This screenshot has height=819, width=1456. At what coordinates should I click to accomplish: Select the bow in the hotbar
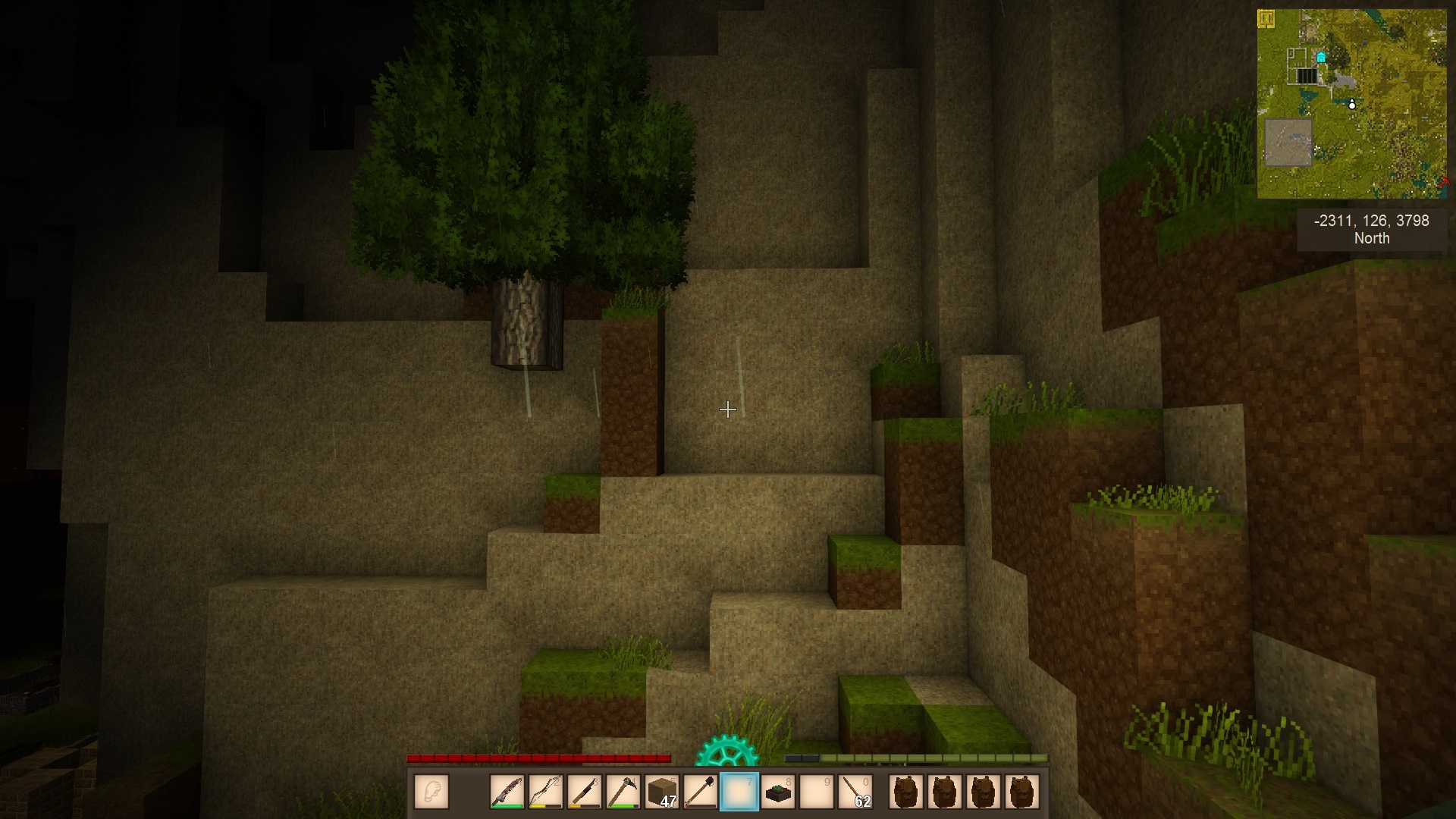pos(545,792)
